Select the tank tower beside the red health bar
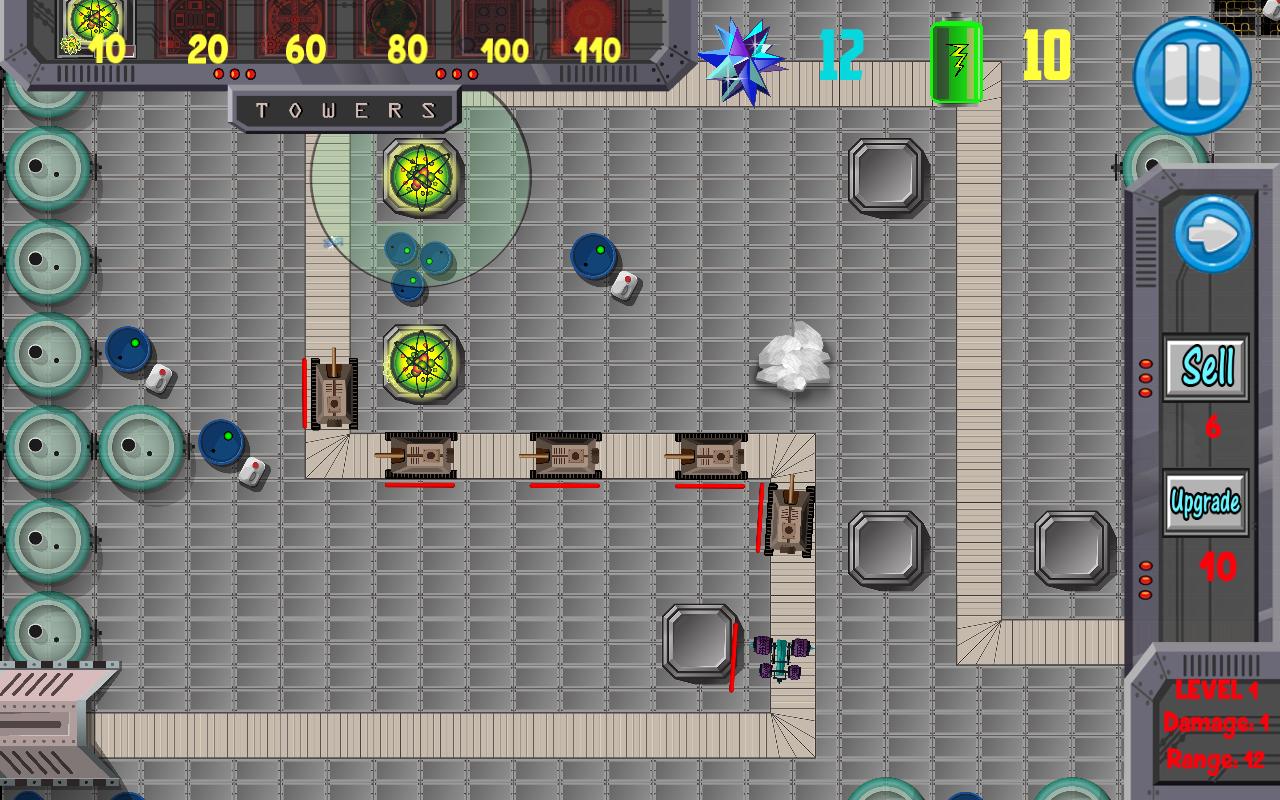The image size is (1280, 800). pyautogui.click(x=332, y=391)
